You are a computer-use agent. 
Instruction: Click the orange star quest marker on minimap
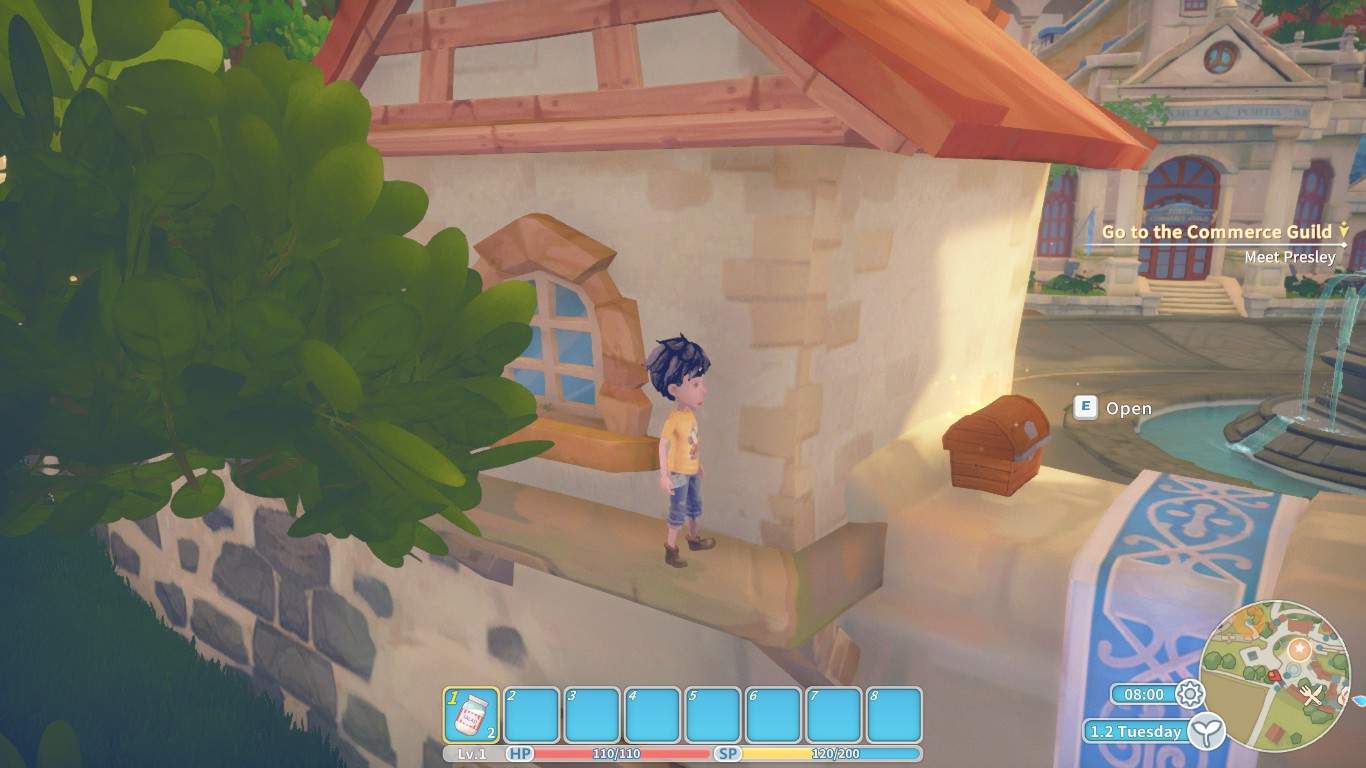point(1299,649)
